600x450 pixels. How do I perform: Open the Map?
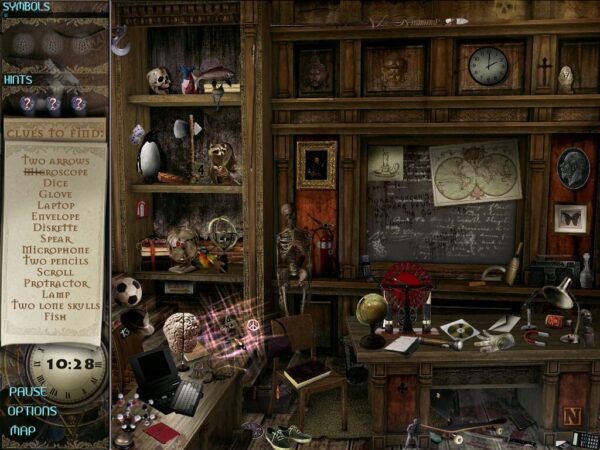tap(23, 430)
